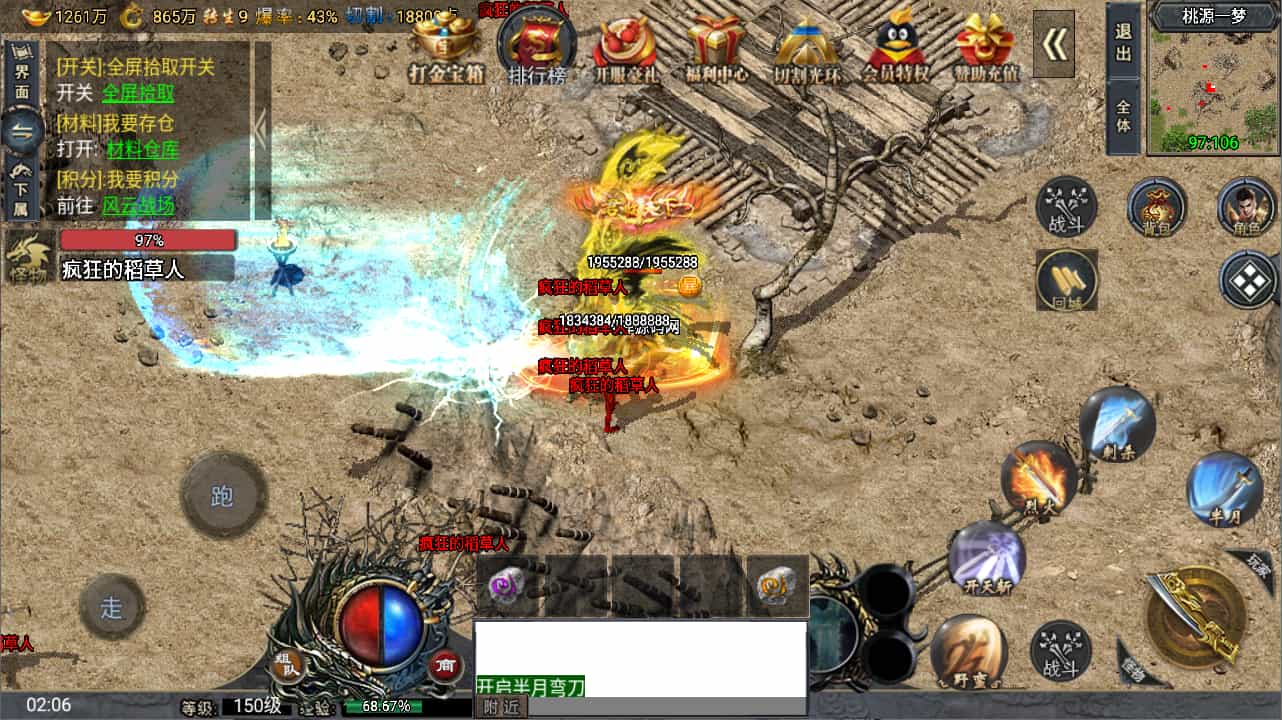Image resolution: width=1282 pixels, height=720 pixels.
Task: Open the 会员特权 penguin icon
Action: click(895, 44)
